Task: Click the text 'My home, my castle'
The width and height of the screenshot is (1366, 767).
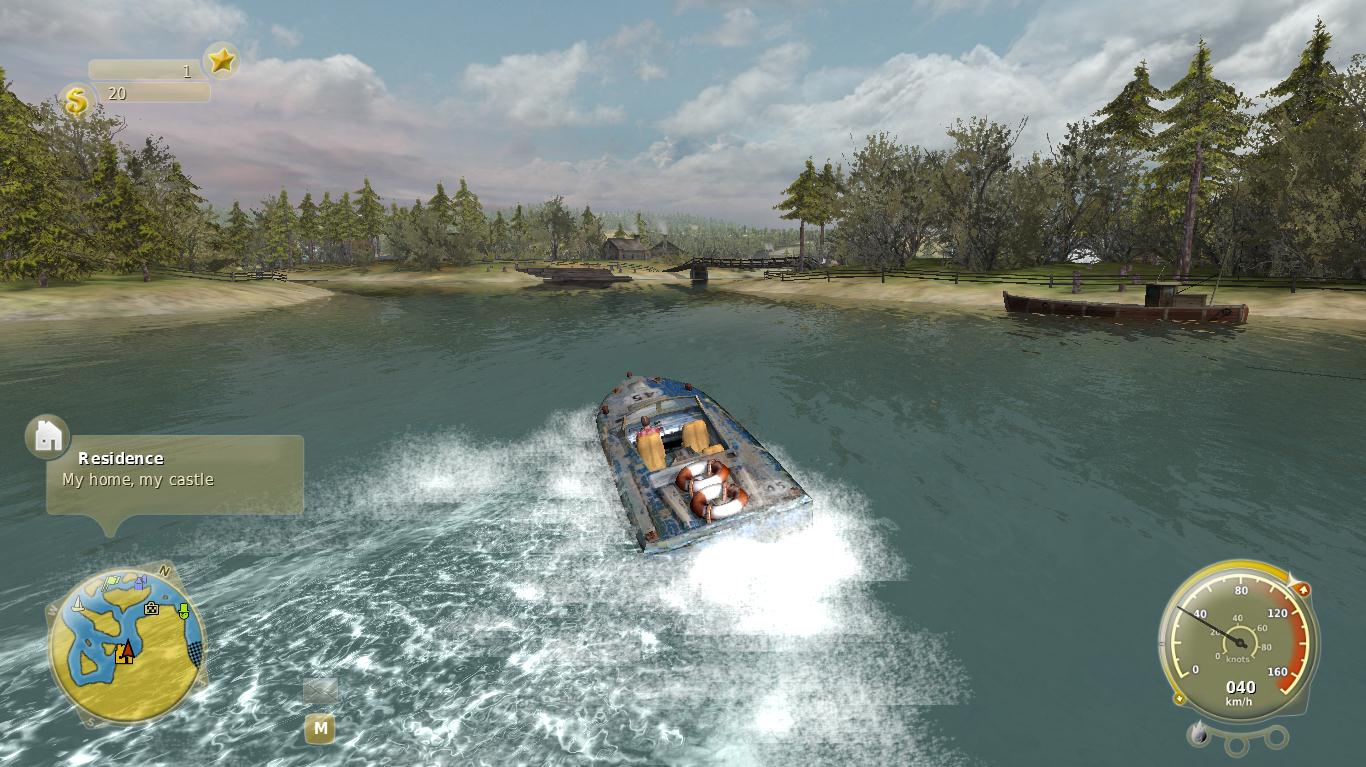Action: (x=140, y=478)
